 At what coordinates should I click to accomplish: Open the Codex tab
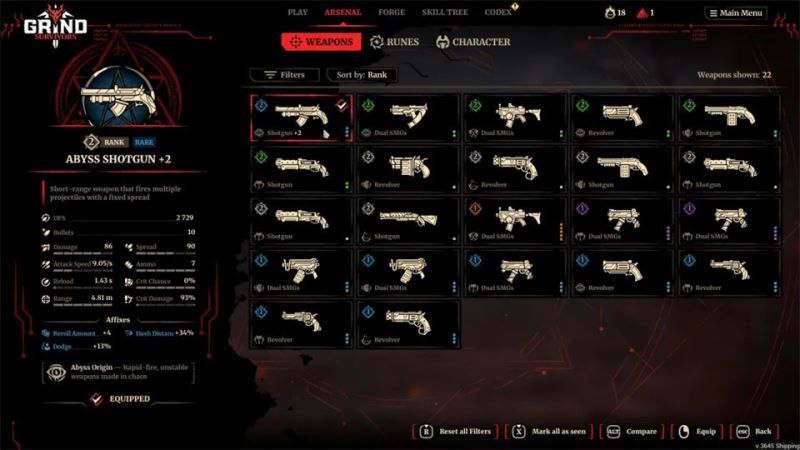500,12
